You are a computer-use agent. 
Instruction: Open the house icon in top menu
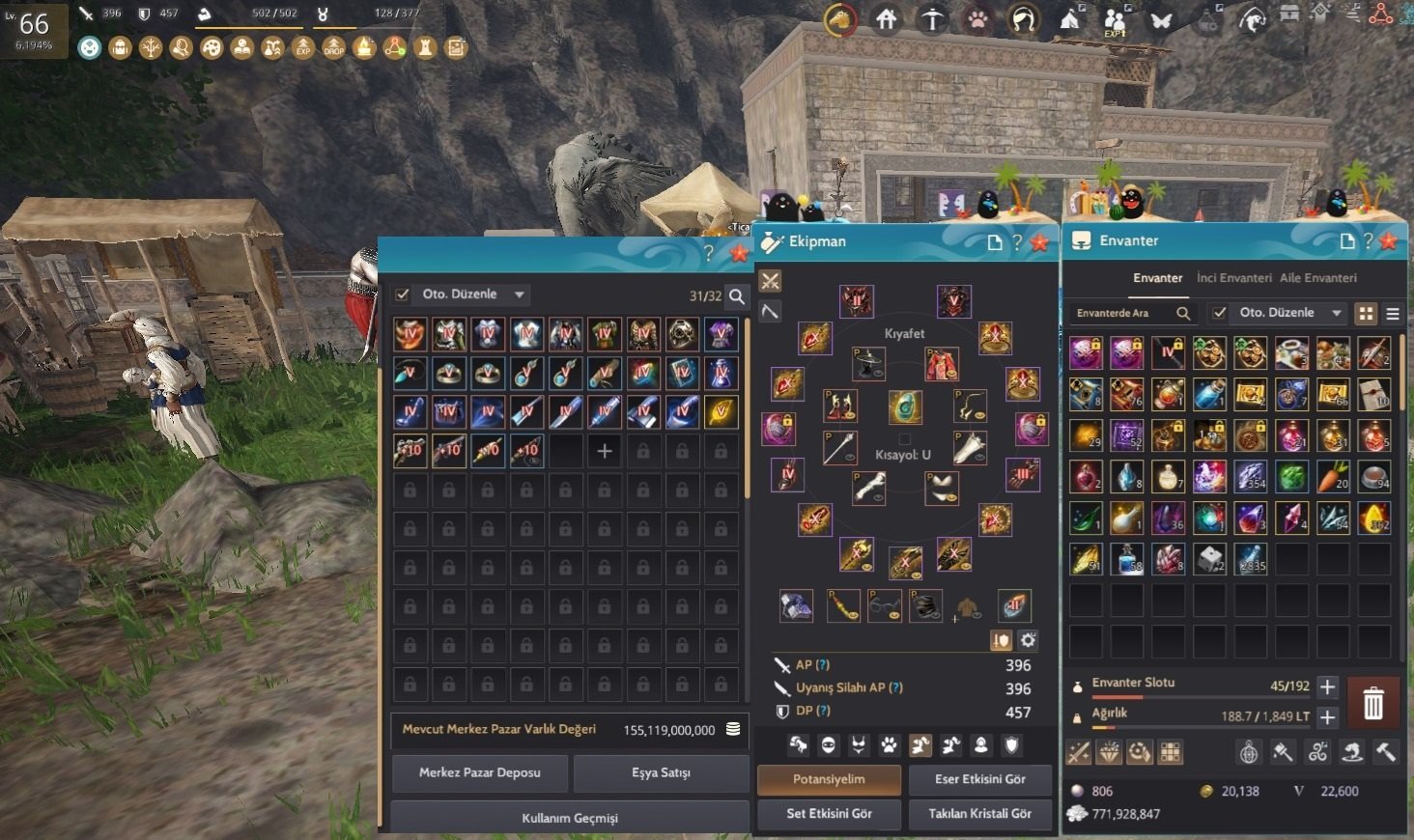886,19
